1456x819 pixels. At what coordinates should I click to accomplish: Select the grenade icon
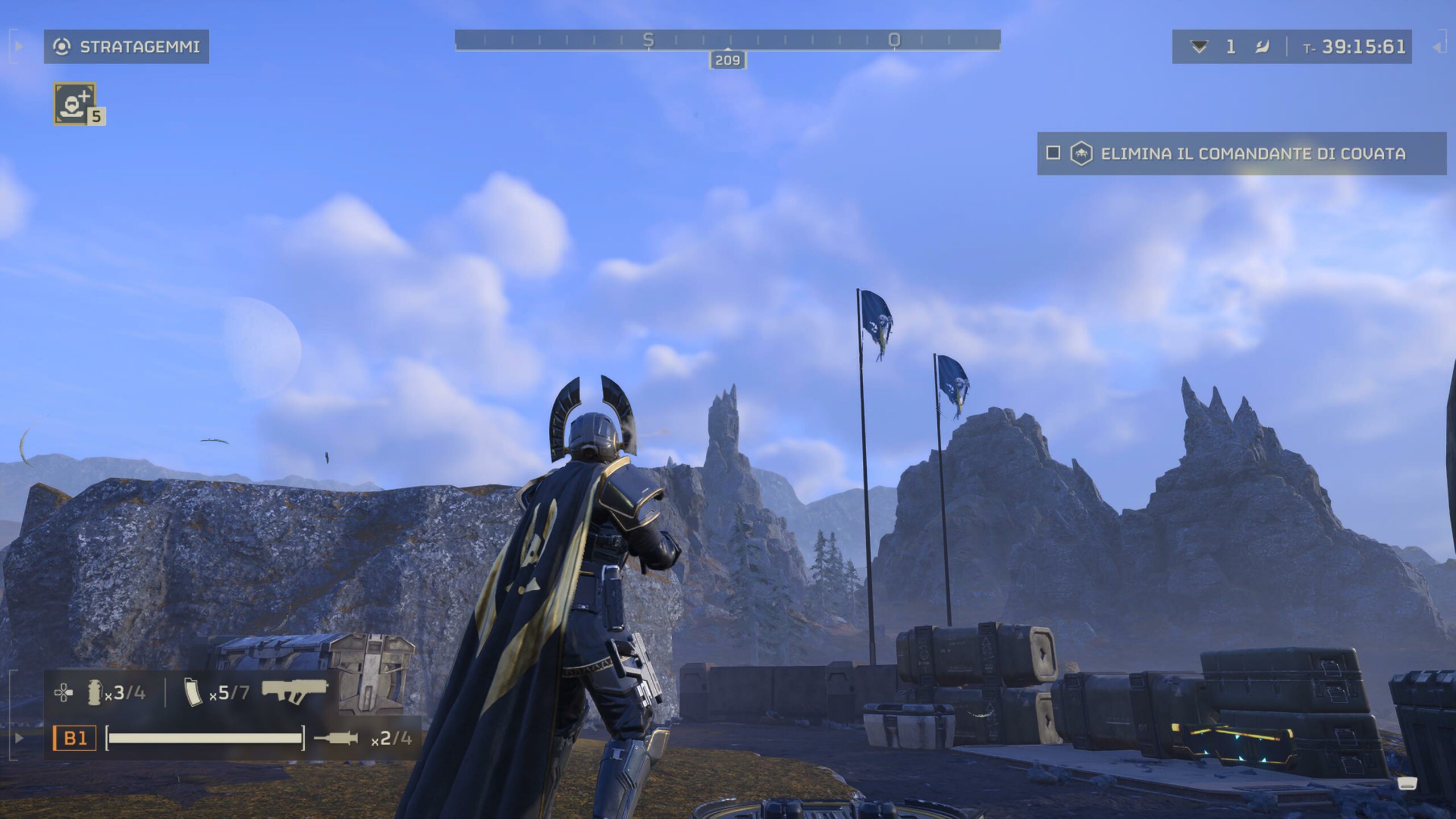click(94, 693)
